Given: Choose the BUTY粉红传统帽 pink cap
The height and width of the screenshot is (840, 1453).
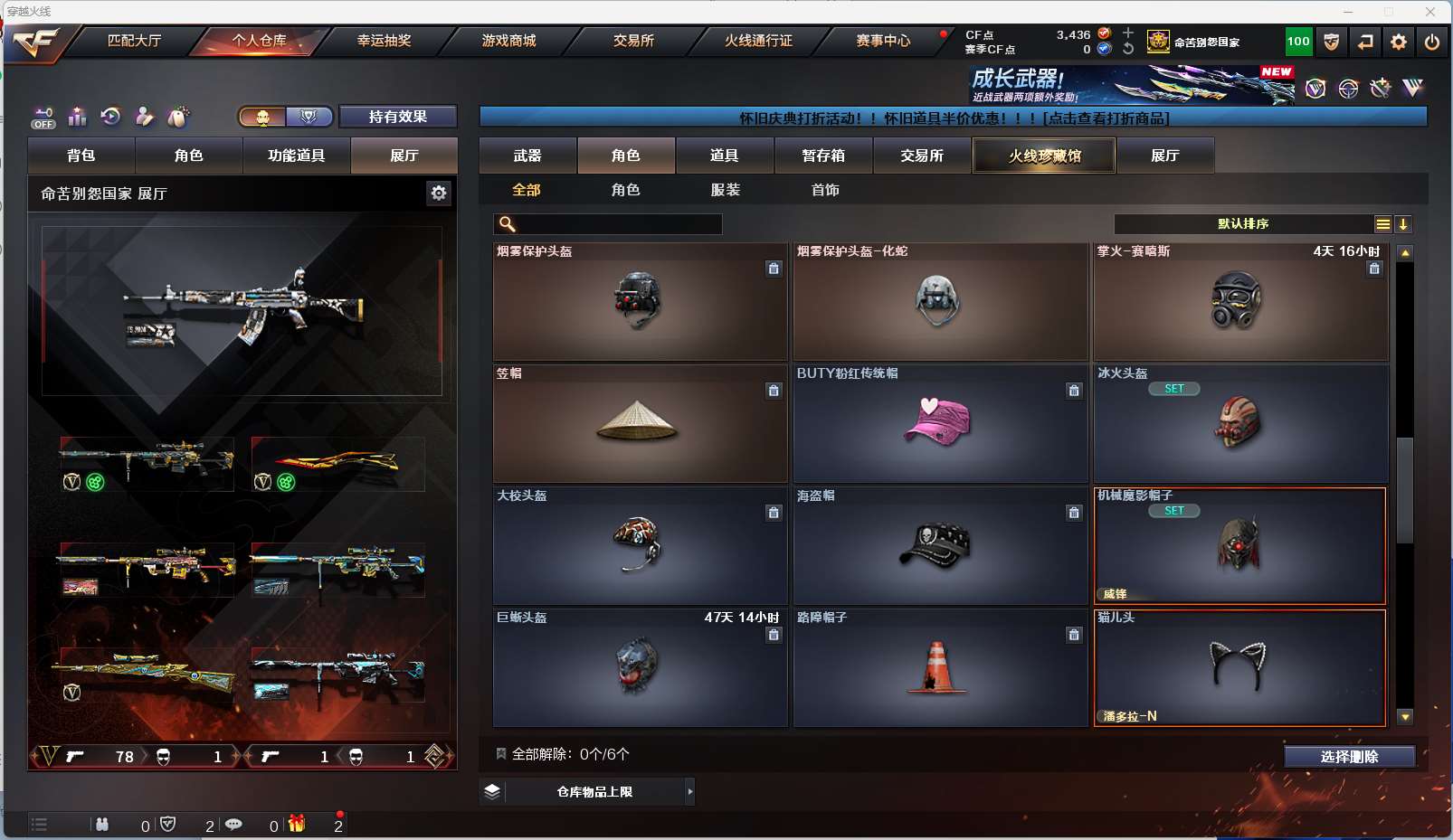Looking at the screenshot, I should pyautogui.click(x=940, y=424).
